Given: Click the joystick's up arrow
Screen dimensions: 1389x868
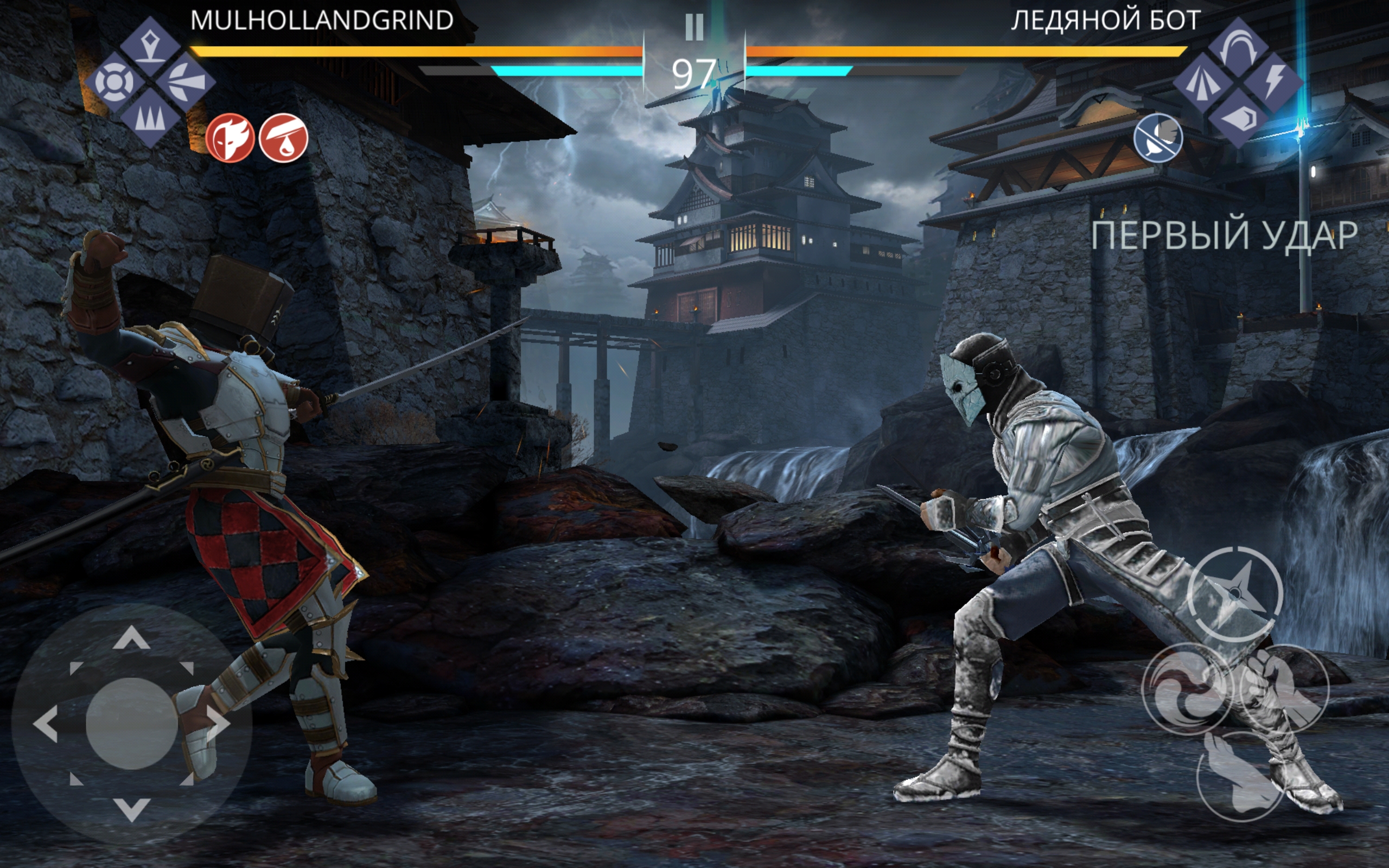Looking at the screenshot, I should 131,639.
